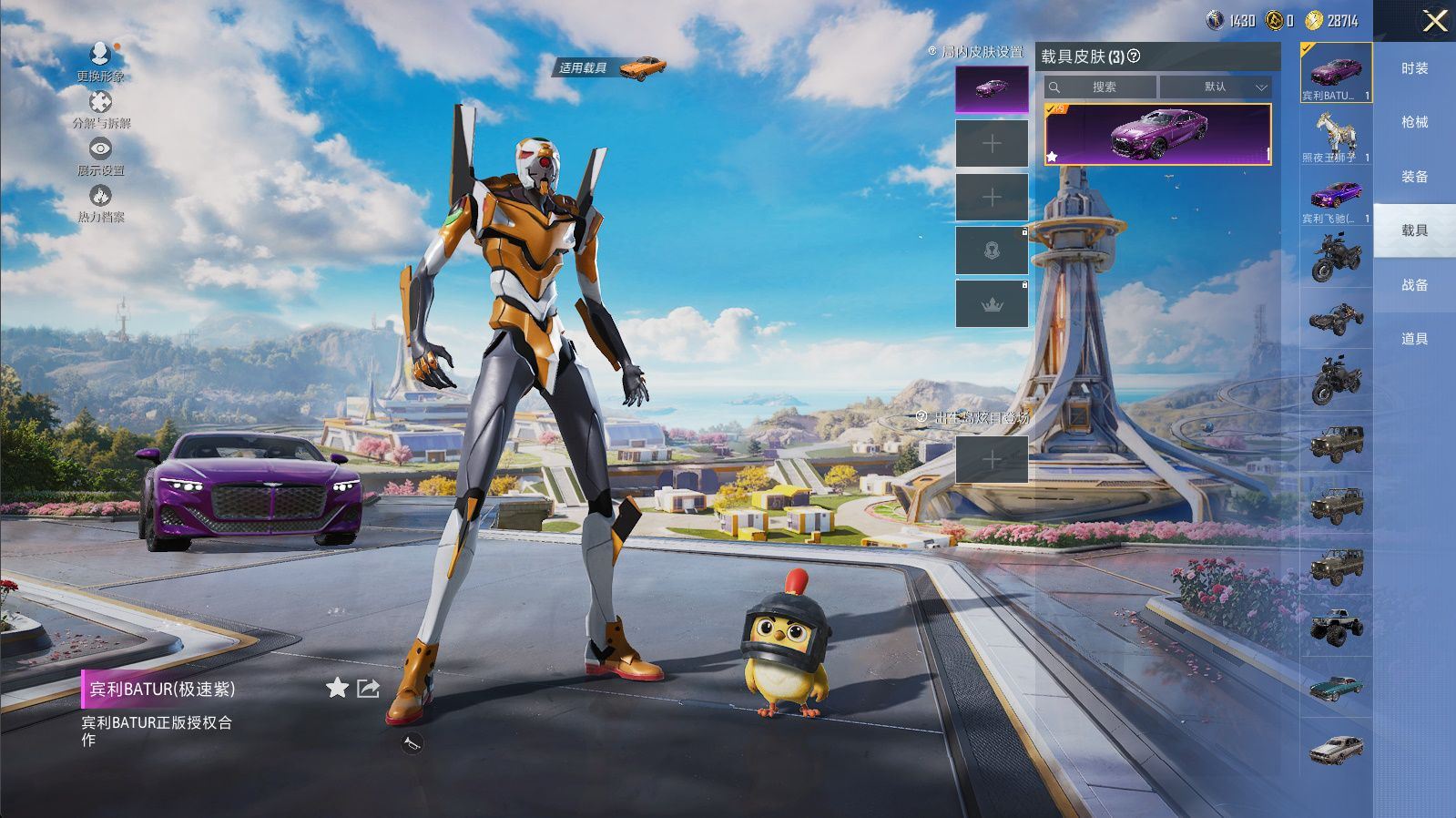Image resolution: width=1456 pixels, height=818 pixels.
Task: Favorite the skin with the star icon
Action: 337,688
